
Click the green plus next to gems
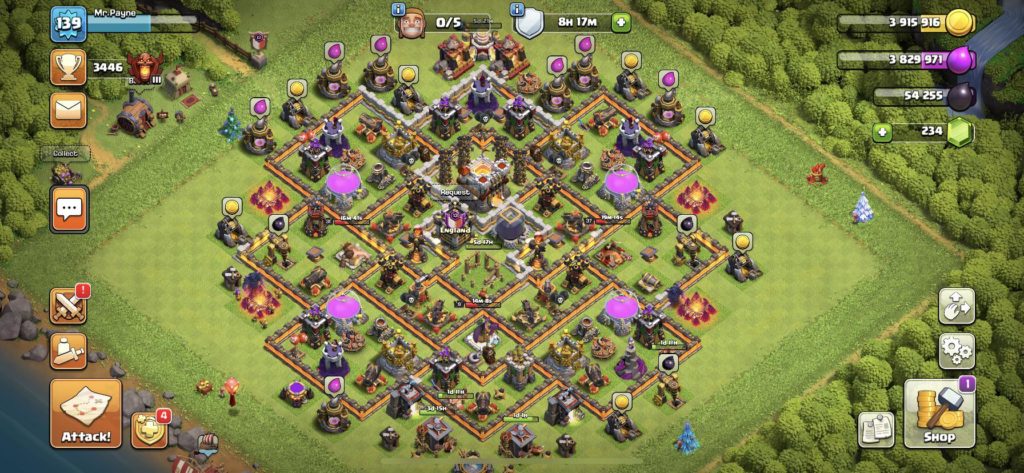click(881, 132)
